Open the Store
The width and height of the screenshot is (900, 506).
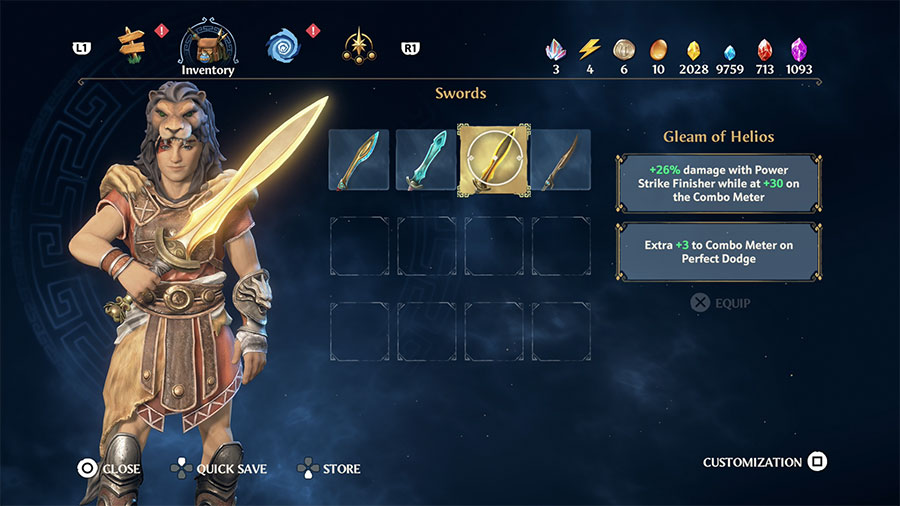(x=330, y=468)
